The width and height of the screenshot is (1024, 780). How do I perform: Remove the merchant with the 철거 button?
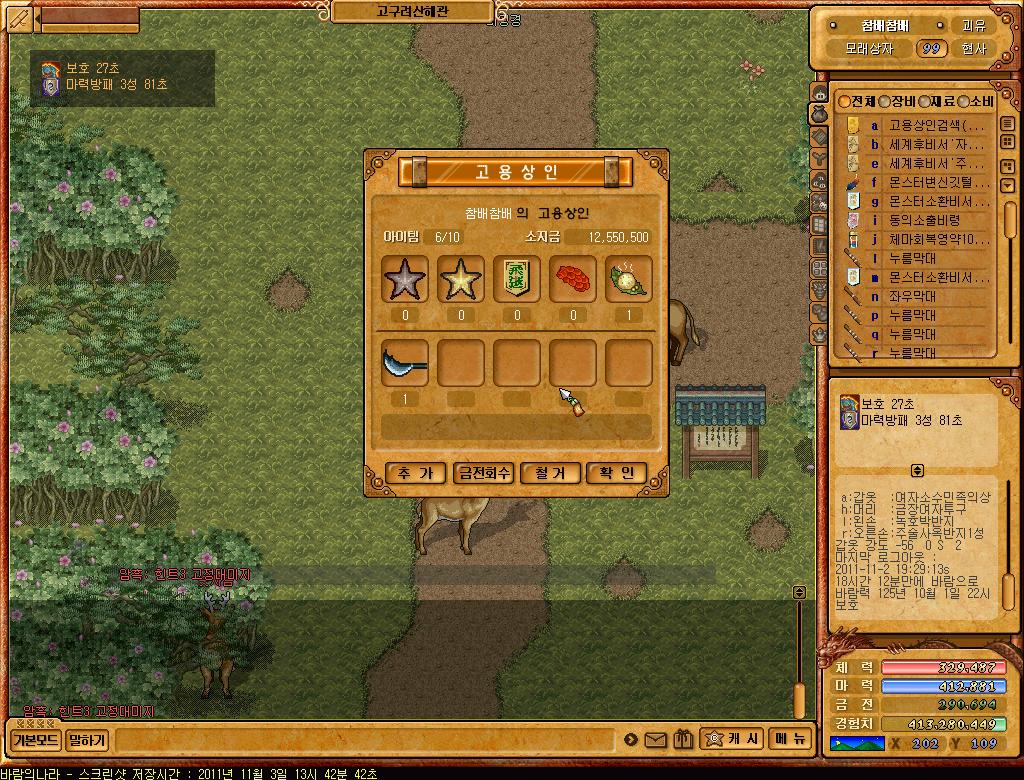pyautogui.click(x=550, y=473)
